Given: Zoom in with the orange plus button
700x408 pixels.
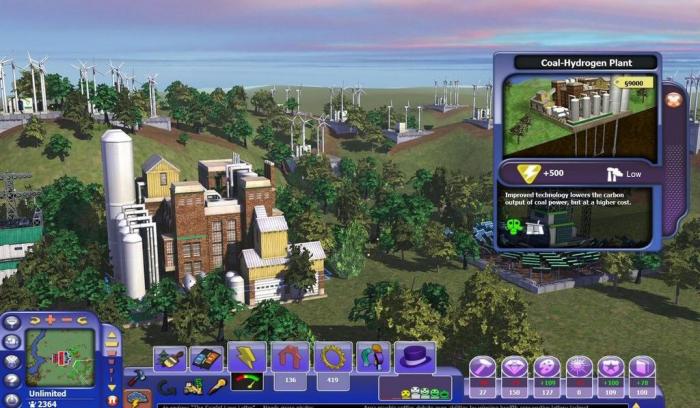Looking at the screenshot, I should tap(50, 320).
